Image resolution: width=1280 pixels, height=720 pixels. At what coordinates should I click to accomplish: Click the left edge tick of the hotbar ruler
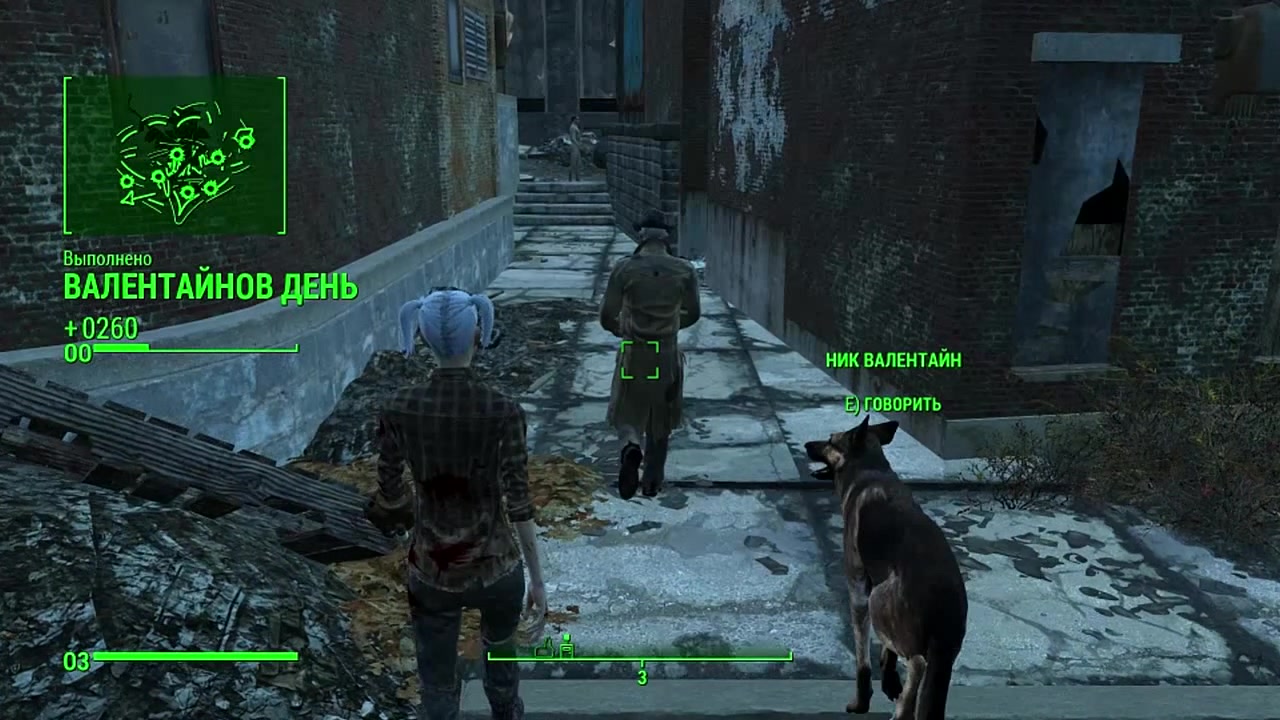pyautogui.click(x=487, y=657)
